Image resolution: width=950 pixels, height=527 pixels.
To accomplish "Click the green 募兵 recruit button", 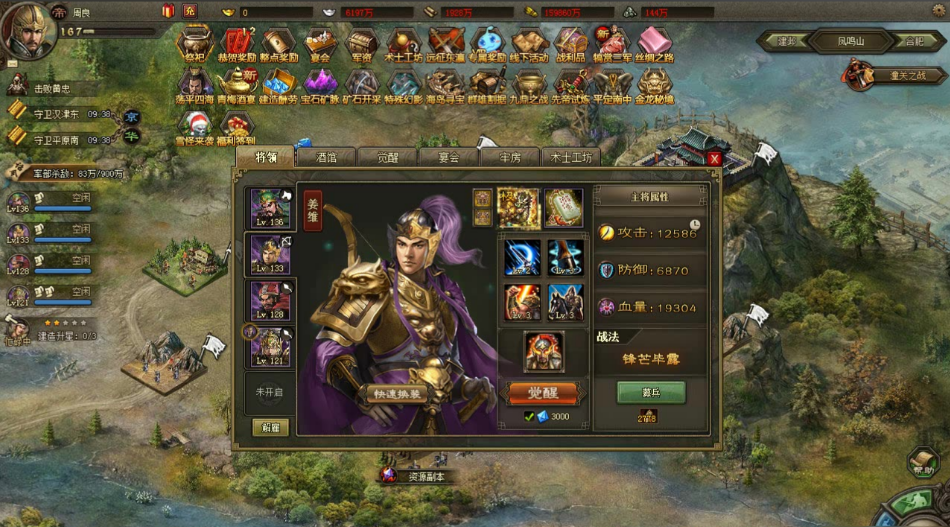I will click(x=651, y=392).
